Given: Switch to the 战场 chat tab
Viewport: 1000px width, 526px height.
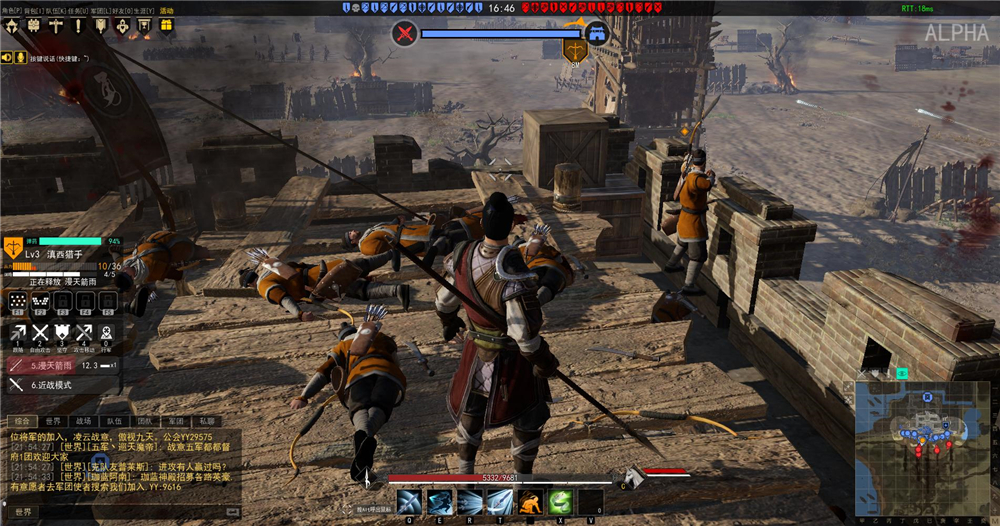Looking at the screenshot, I should 83,421.
